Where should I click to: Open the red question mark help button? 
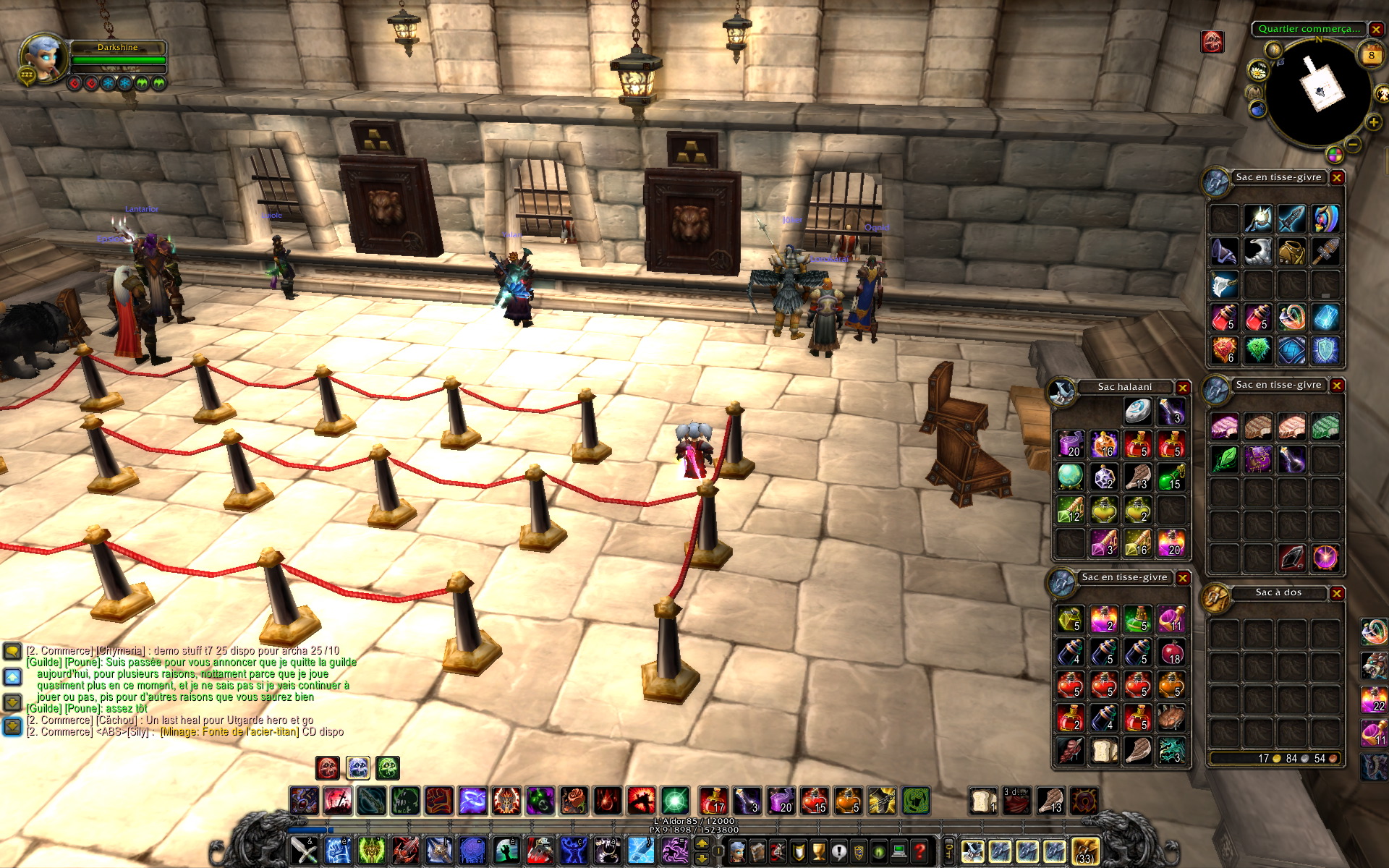coord(919,851)
